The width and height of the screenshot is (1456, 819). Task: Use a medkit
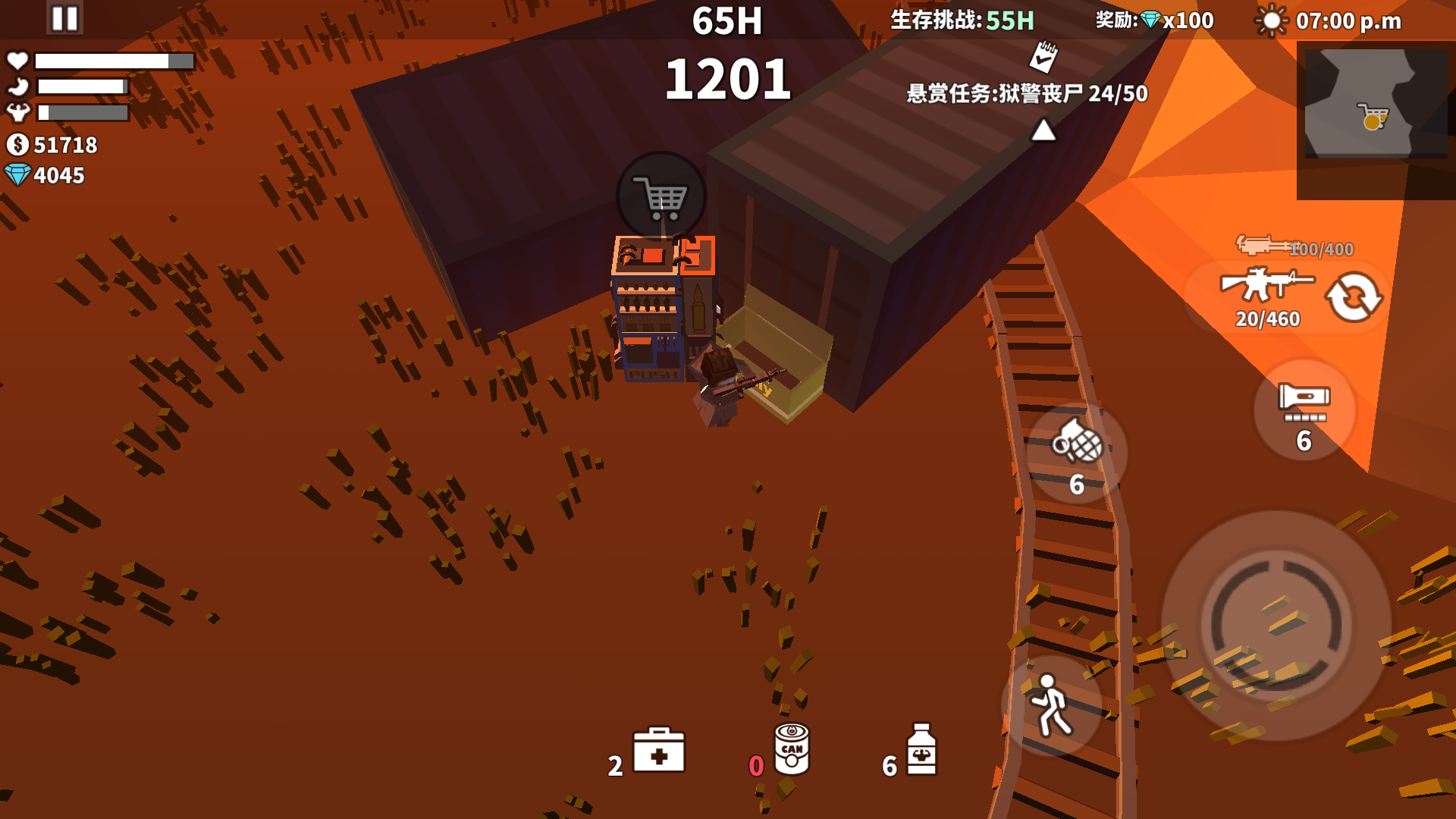[x=658, y=751]
